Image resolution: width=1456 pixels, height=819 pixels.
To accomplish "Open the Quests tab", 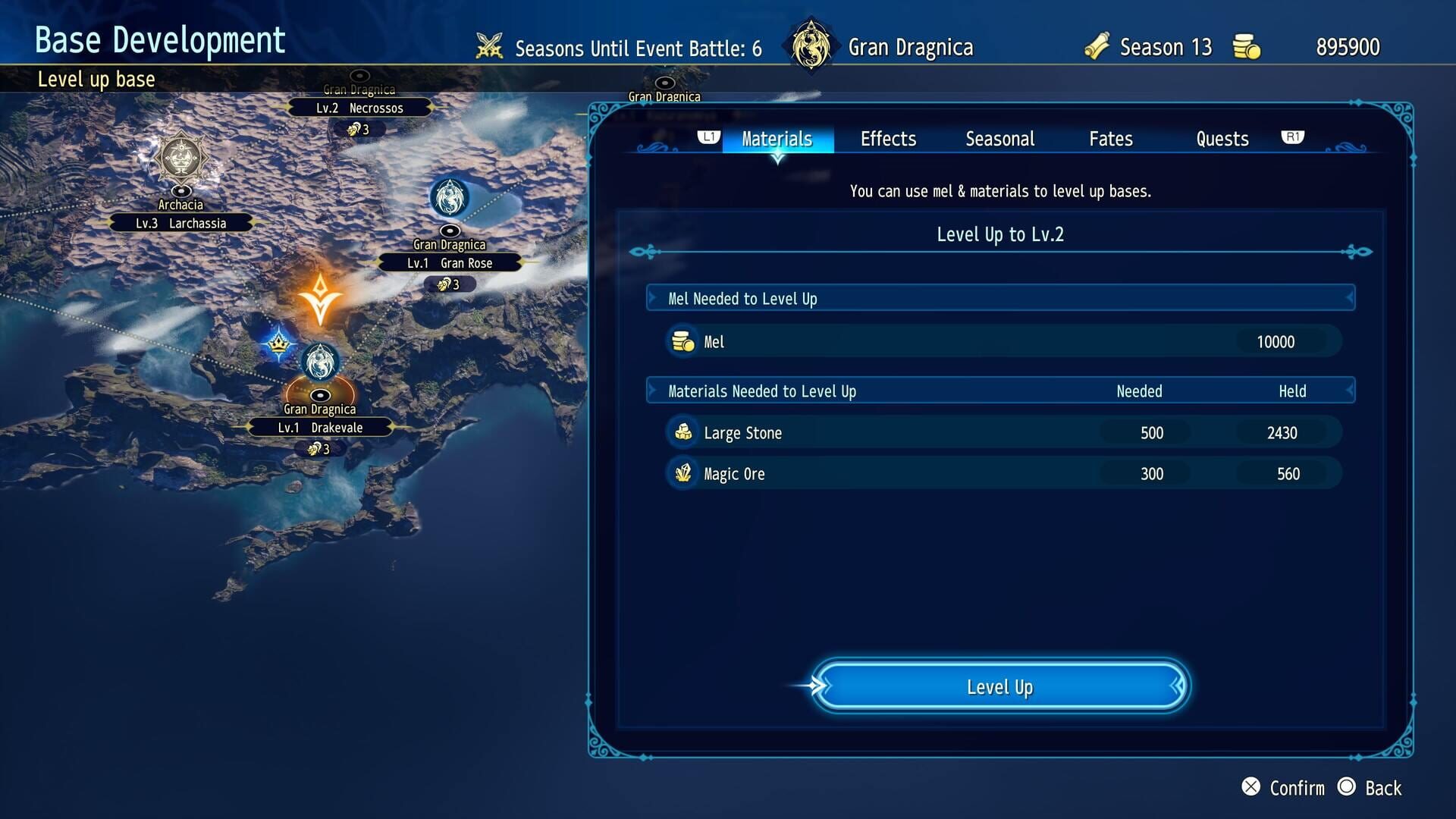I will [1221, 139].
